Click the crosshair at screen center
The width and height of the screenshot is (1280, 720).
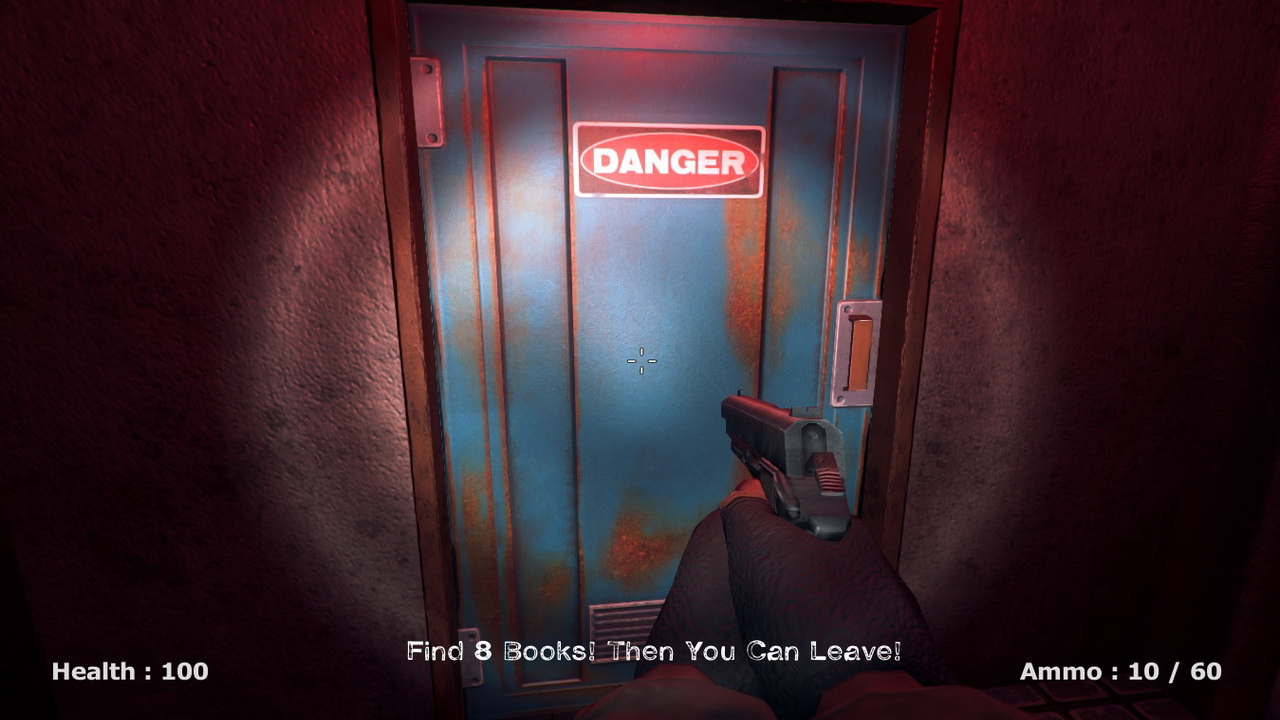[x=640, y=361]
